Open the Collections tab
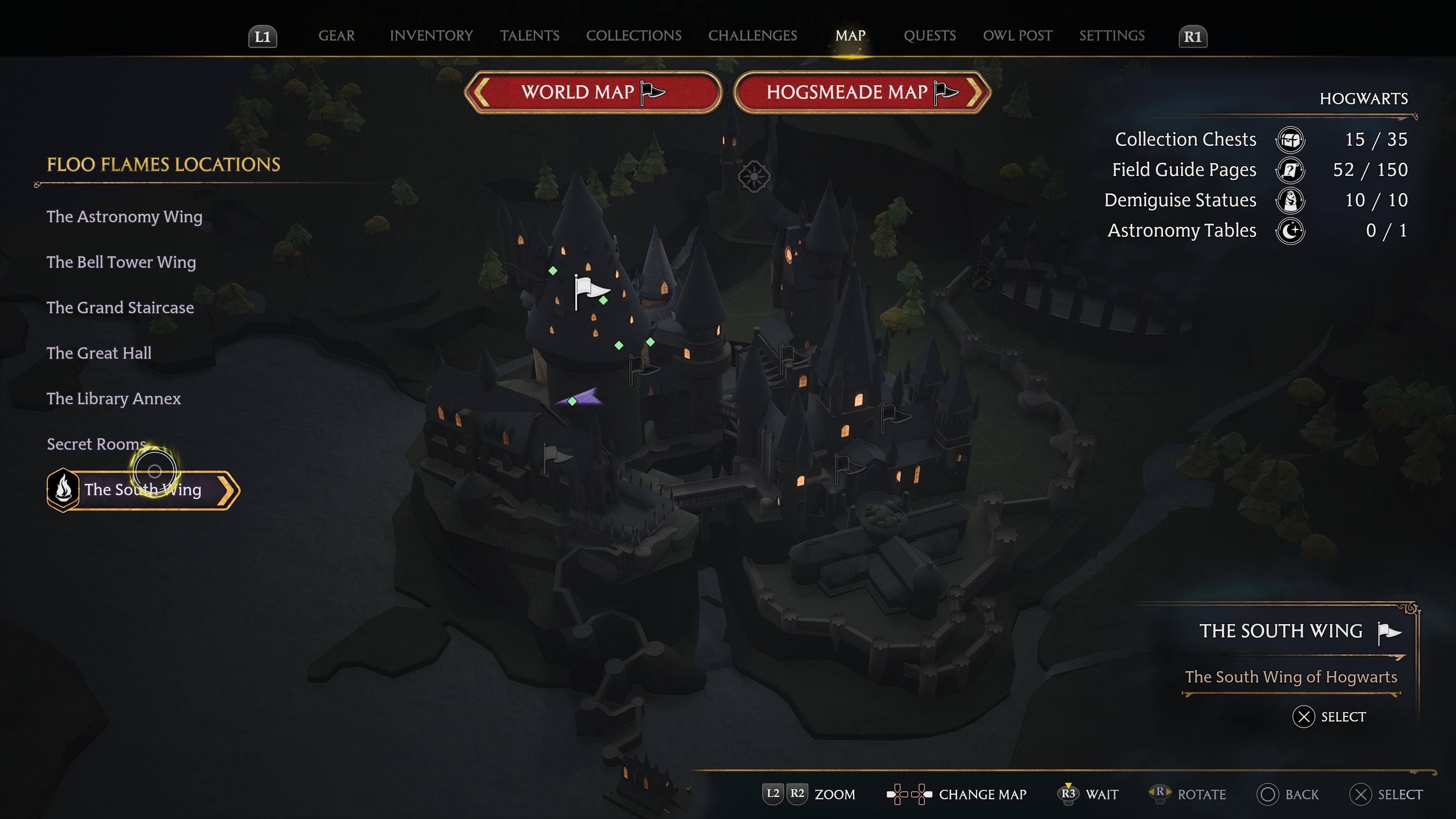The width and height of the screenshot is (1456, 819). (633, 36)
